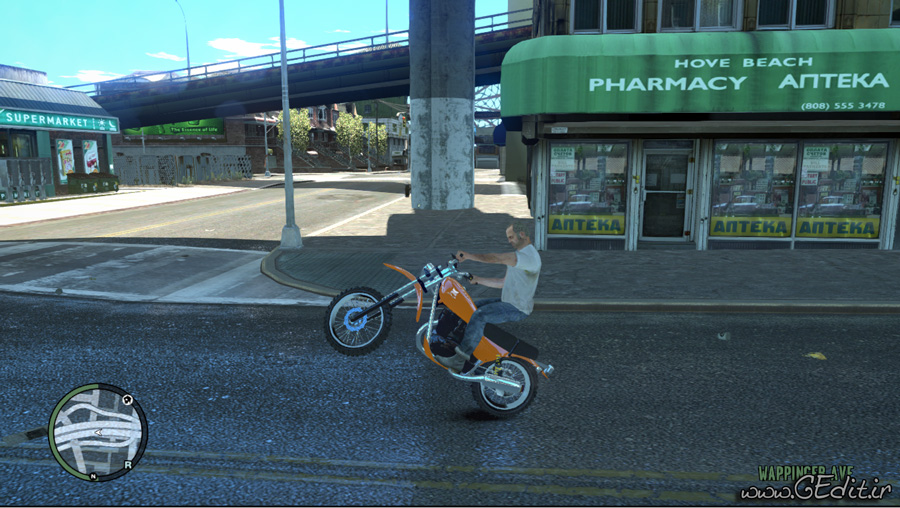Click the circular radar minimap
The width and height of the screenshot is (900, 508).
[x=97, y=431]
